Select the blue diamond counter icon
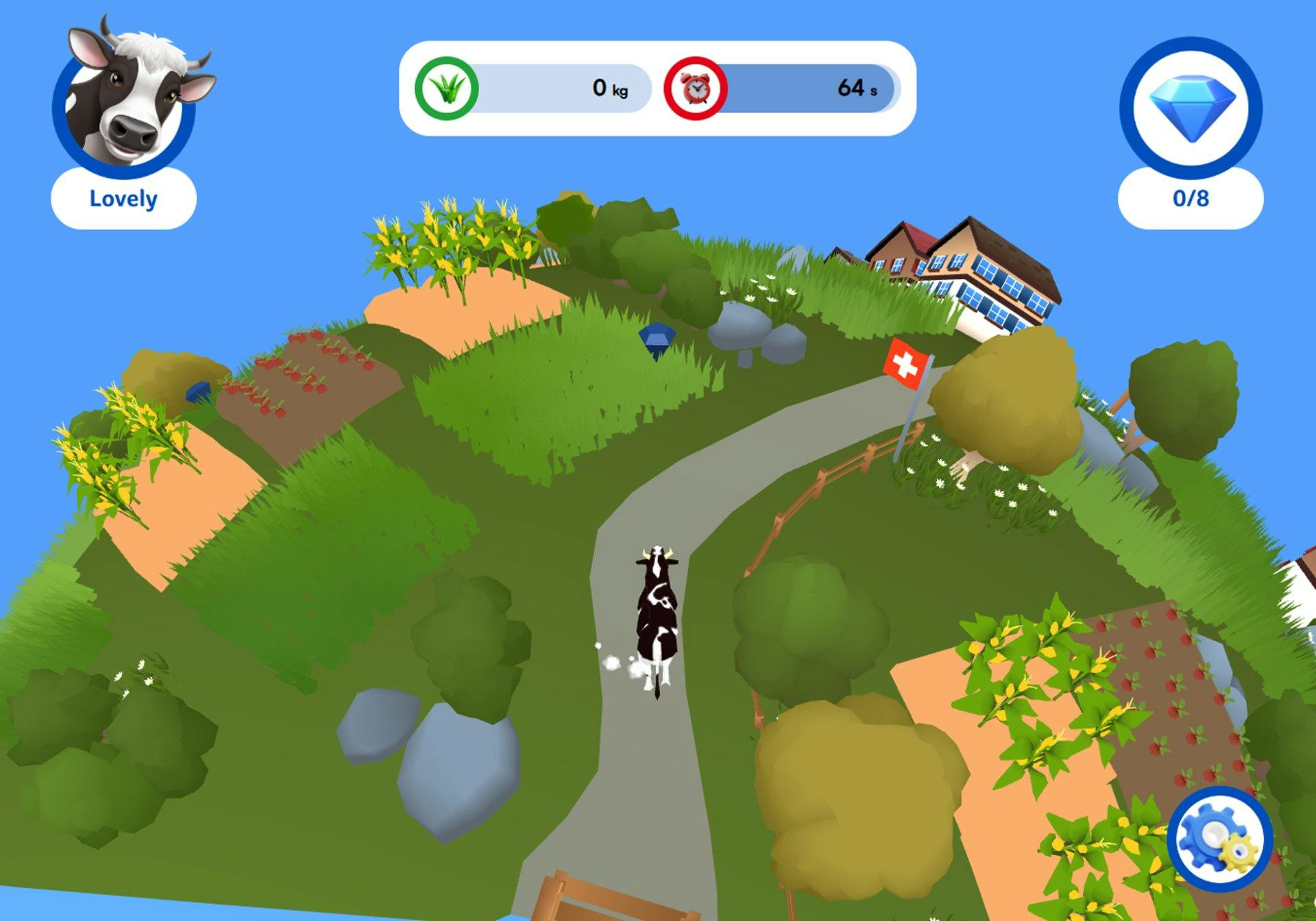This screenshot has height=921, width=1316. click(x=1191, y=108)
